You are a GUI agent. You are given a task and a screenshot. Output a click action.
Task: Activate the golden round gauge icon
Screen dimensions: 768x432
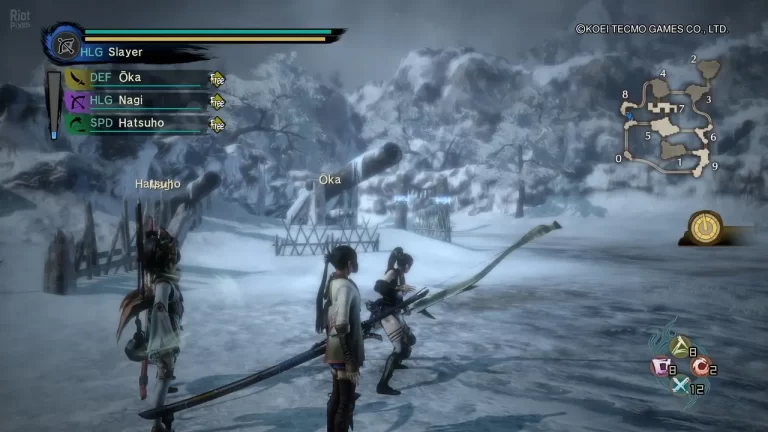(x=707, y=225)
